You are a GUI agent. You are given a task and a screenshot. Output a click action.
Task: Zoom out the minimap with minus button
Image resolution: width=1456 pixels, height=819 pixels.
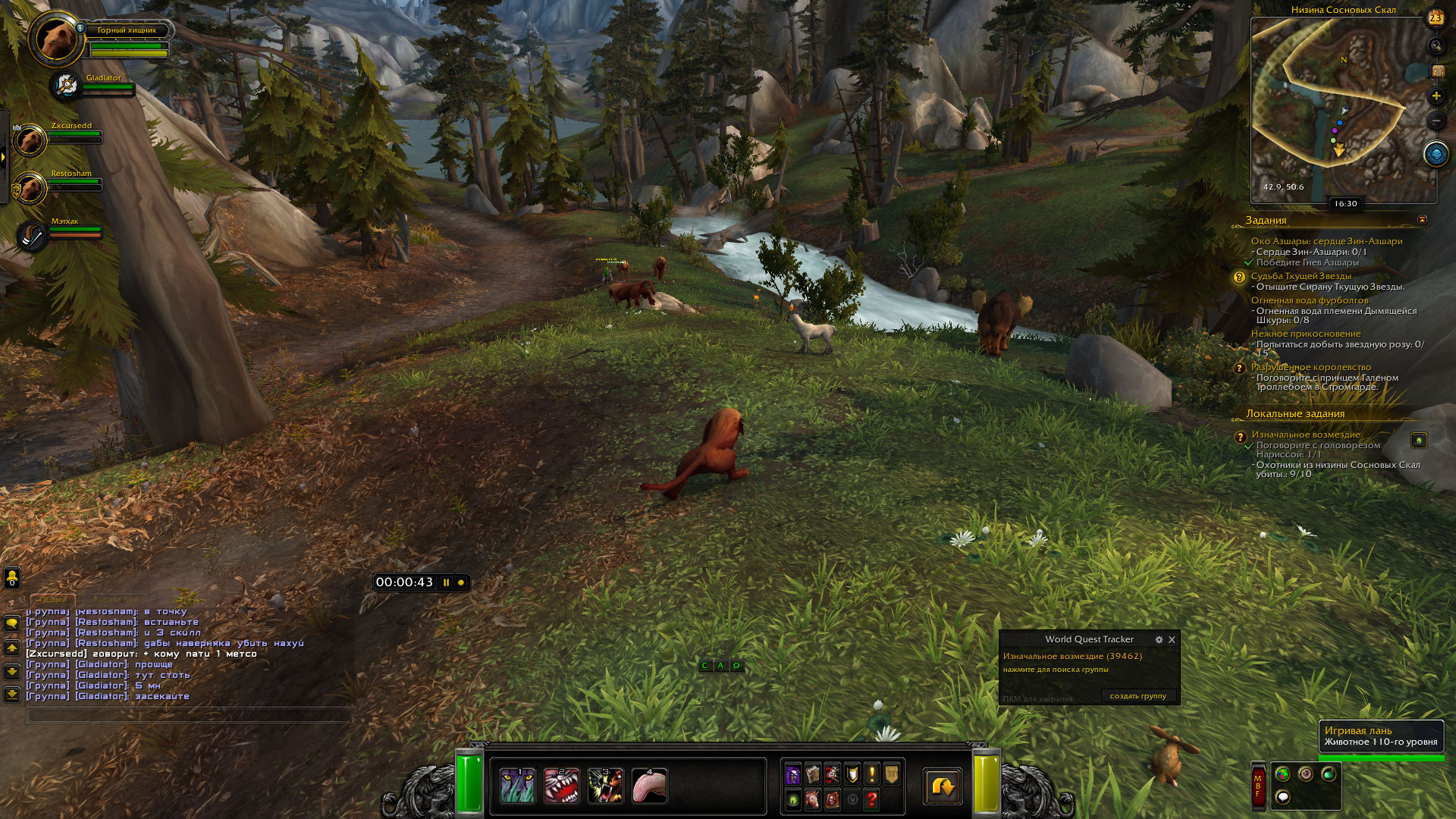(1436, 121)
